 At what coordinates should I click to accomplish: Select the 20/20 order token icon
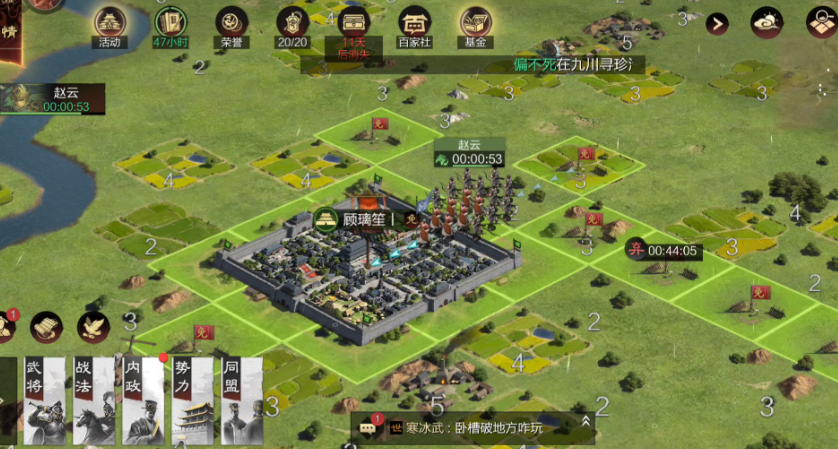point(293,24)
